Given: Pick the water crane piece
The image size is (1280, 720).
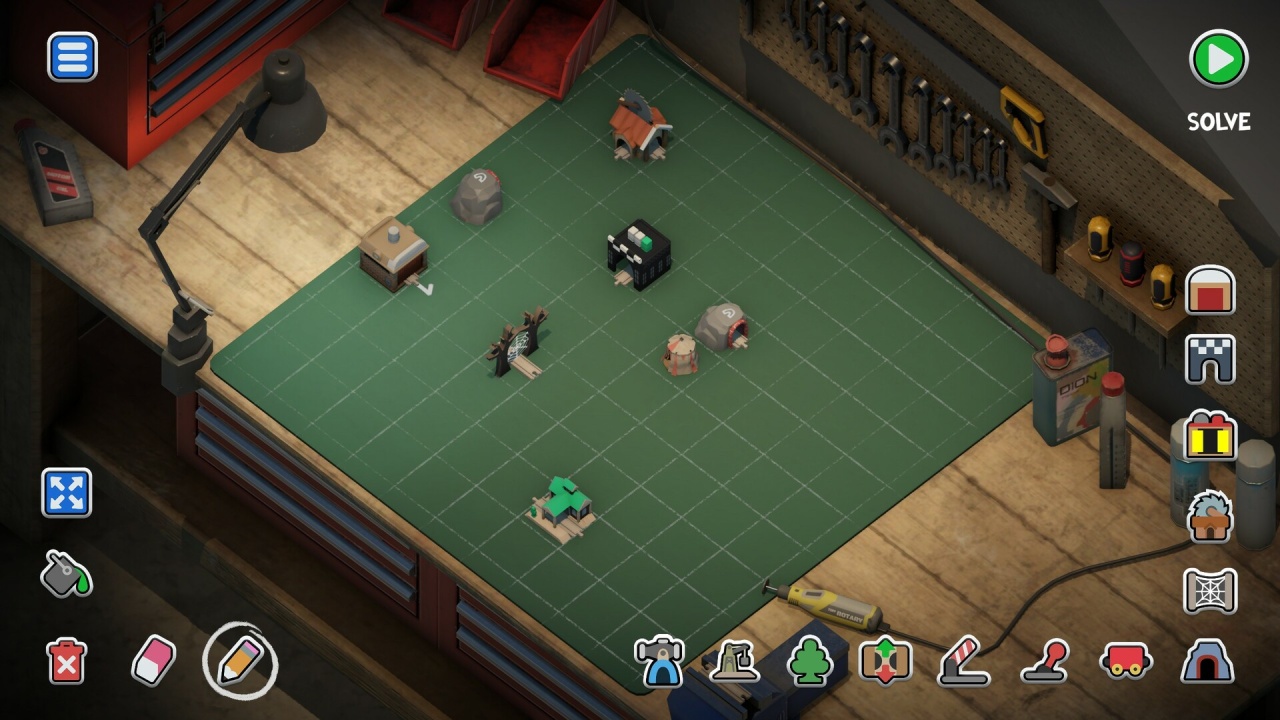Looking at the screenshot, I should pyautogui.click(x=733, y=661).
